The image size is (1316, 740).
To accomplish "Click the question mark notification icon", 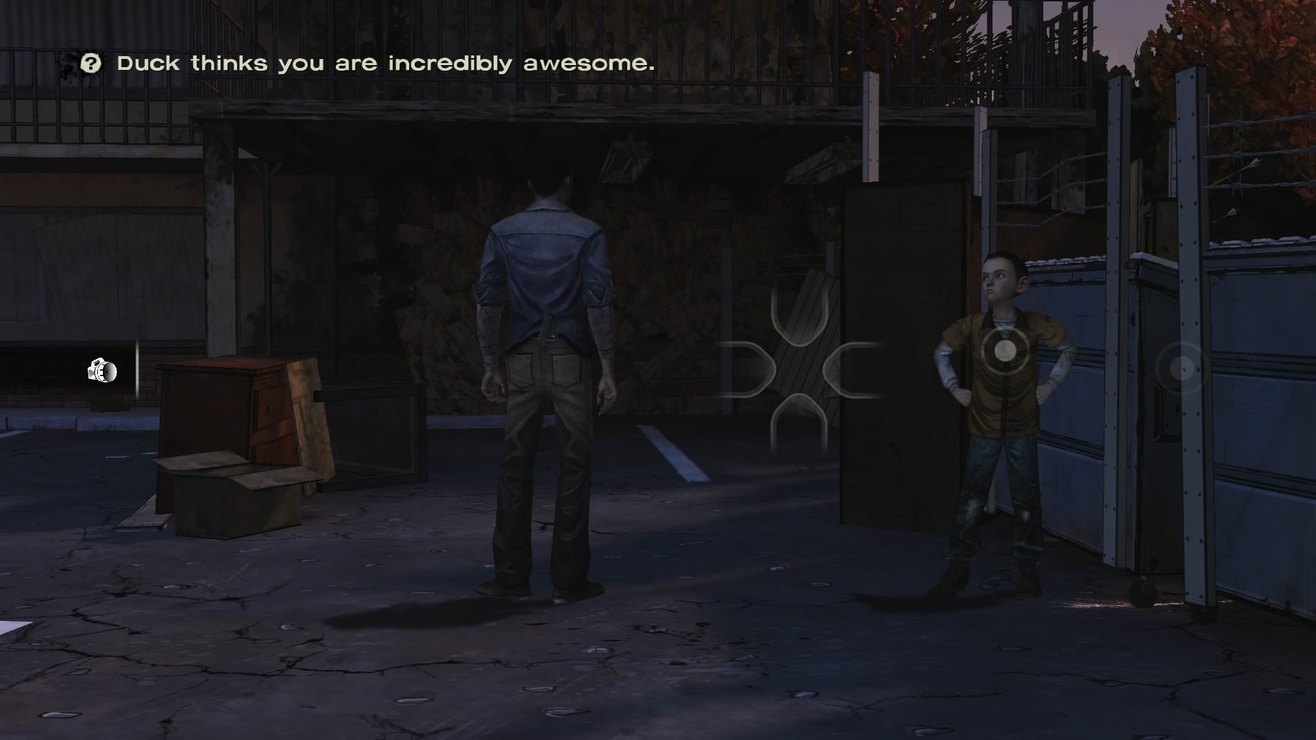I will [x=91, y=62].
